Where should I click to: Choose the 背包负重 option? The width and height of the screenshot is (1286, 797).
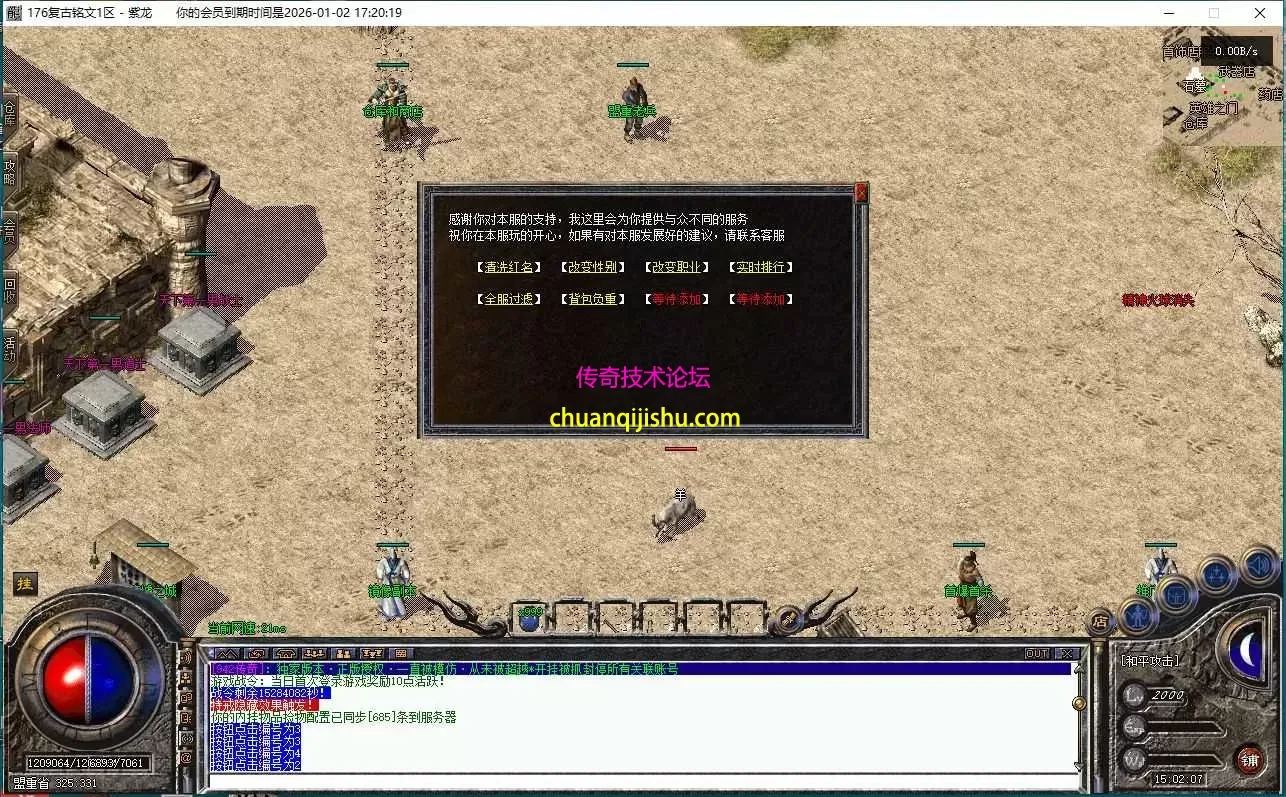[594, 299]
